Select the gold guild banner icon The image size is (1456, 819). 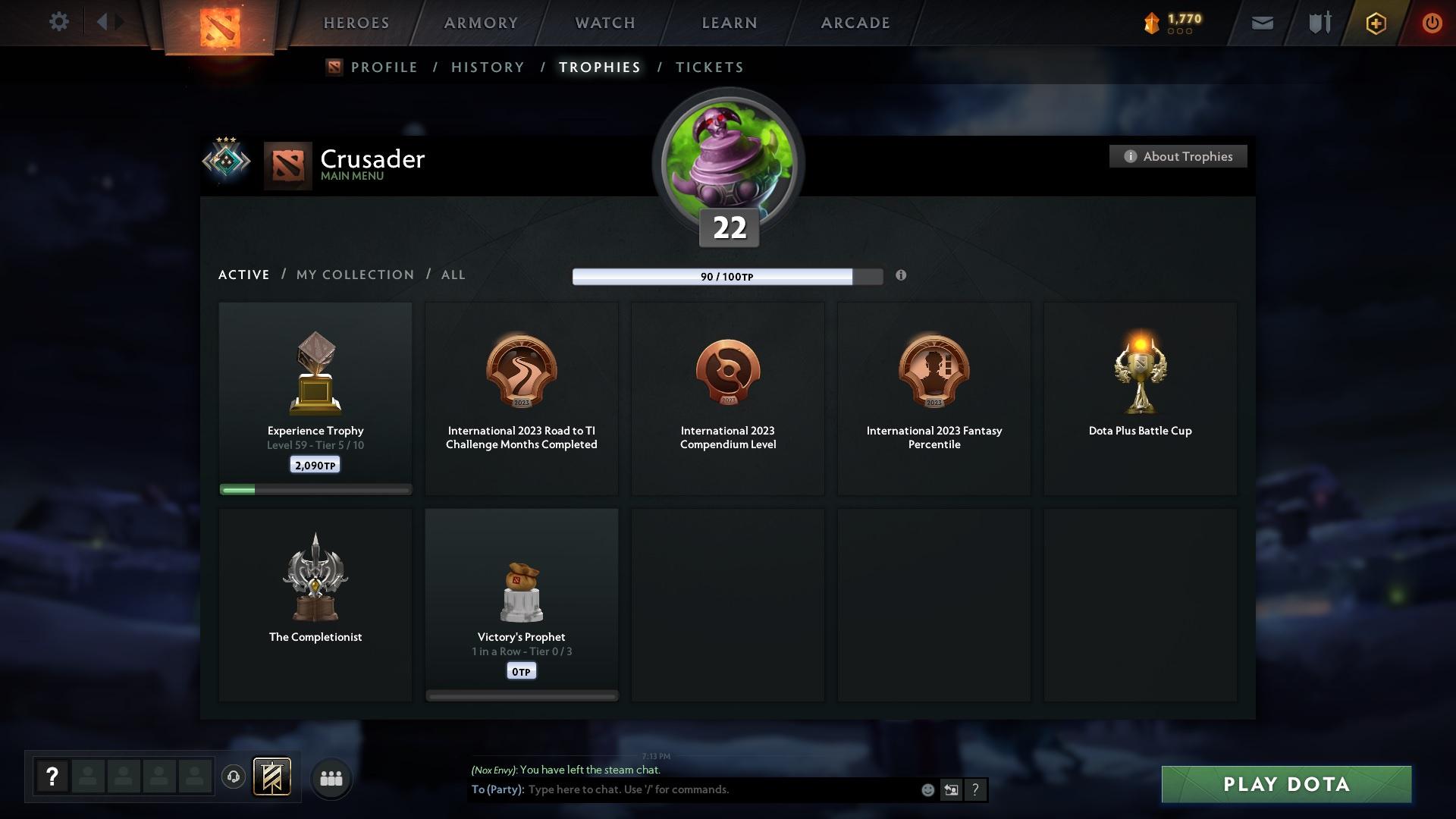click(x=272, y=777)
